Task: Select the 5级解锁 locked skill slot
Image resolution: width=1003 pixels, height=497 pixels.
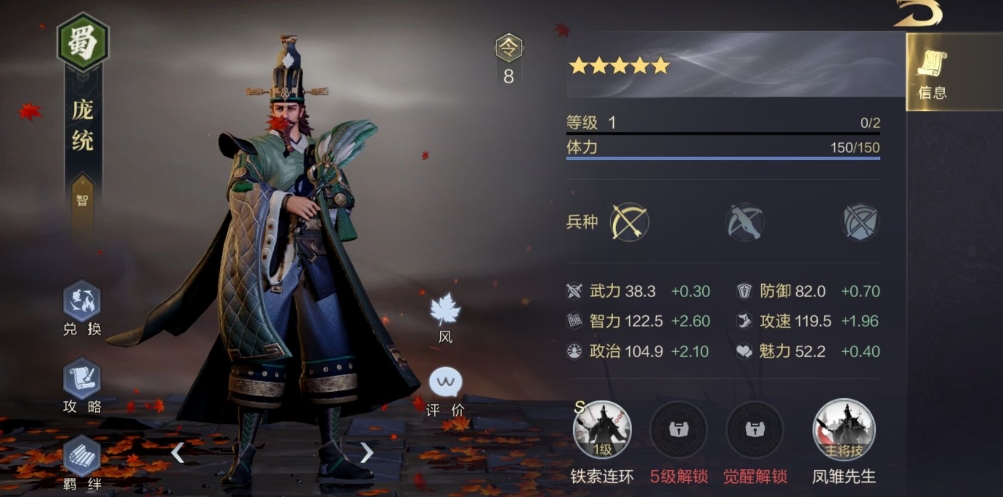Action: pos(678,431)
